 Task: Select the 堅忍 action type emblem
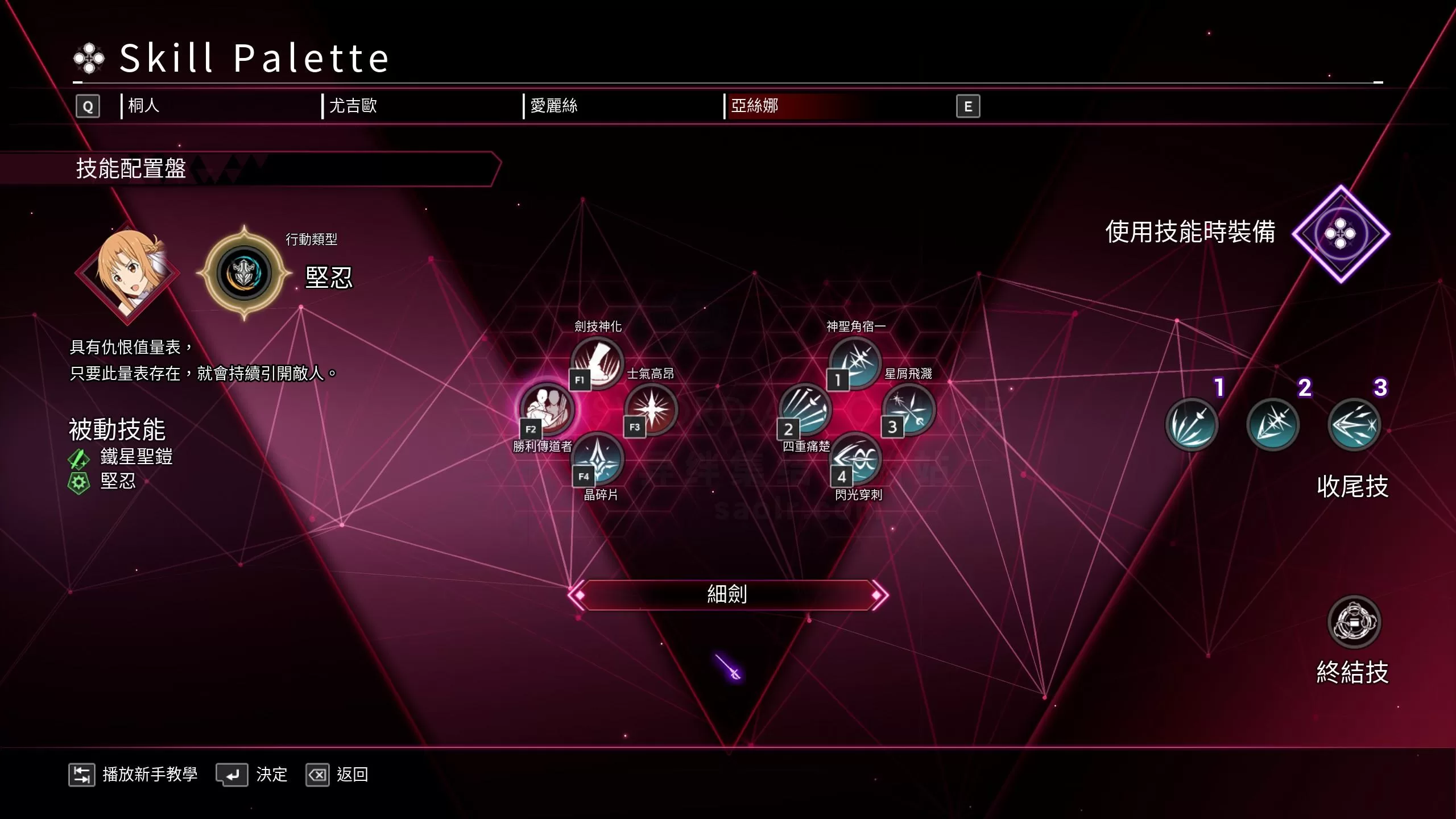[244, 273]
